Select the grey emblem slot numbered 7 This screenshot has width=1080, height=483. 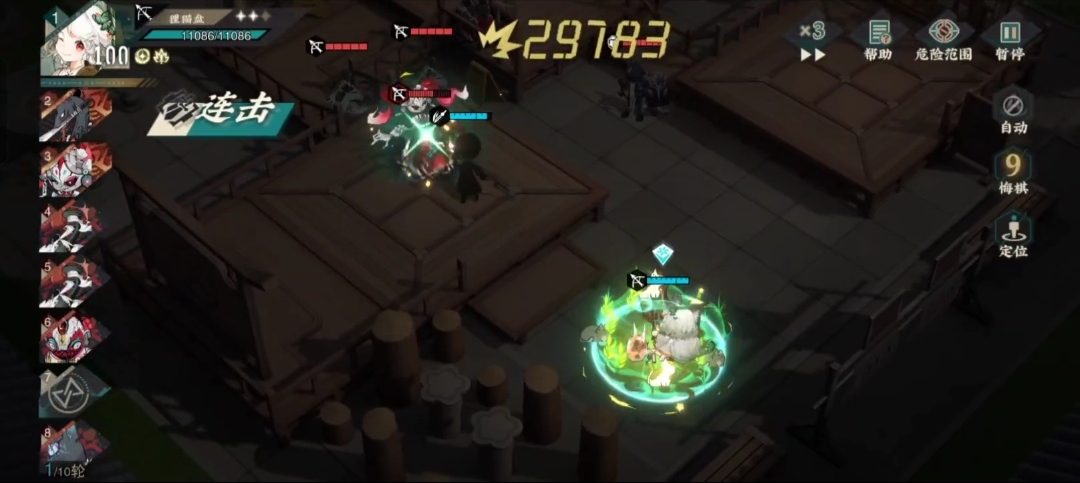[x=68, y=393]
